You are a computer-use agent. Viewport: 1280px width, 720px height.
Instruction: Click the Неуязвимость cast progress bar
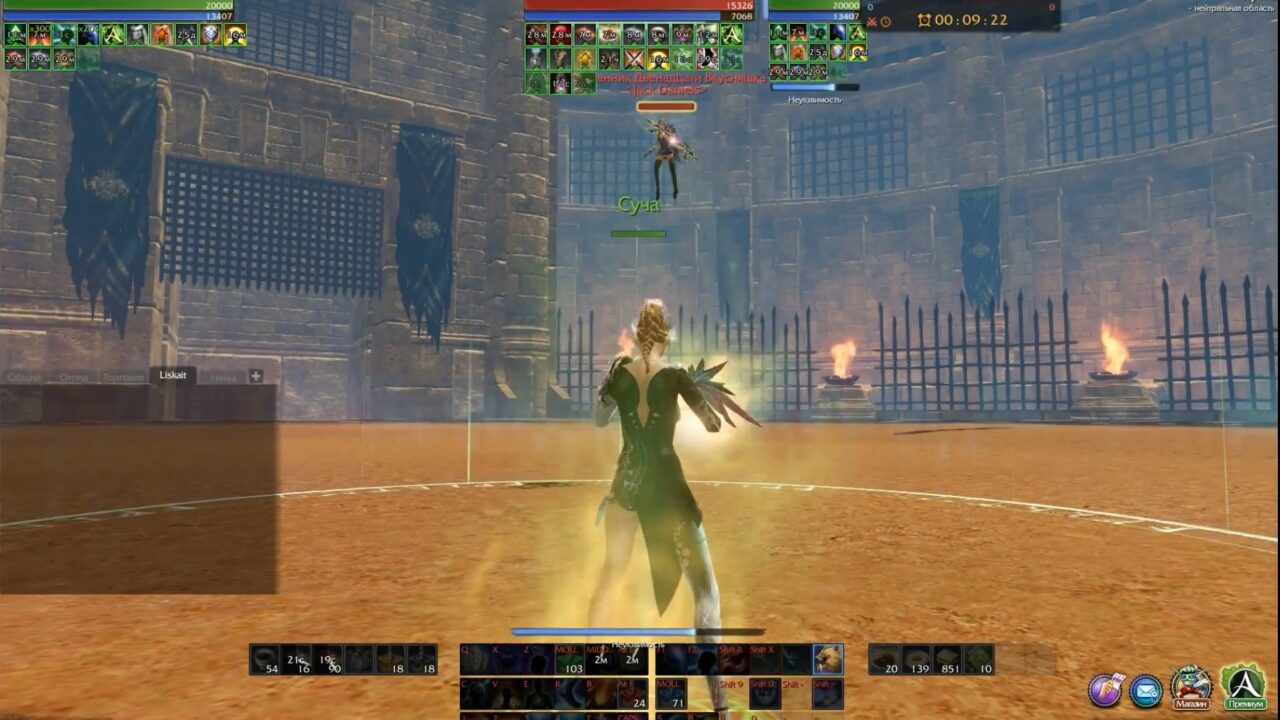[x=815, y=87]
